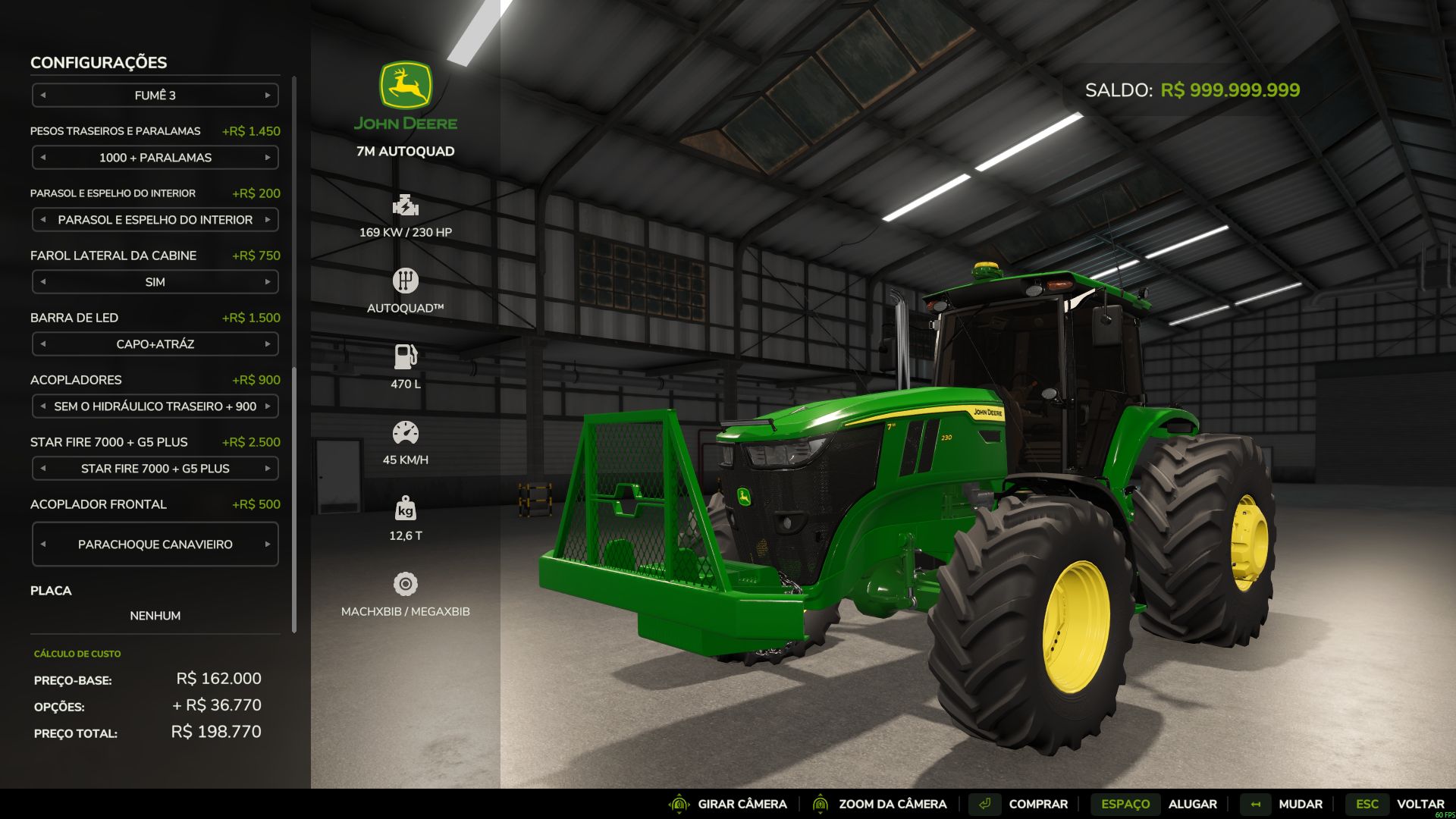Select SEM O HIDRÁULICO TRASEIRO coupler option
Viewport: 1456px width, 819px height.
(155, 406)
